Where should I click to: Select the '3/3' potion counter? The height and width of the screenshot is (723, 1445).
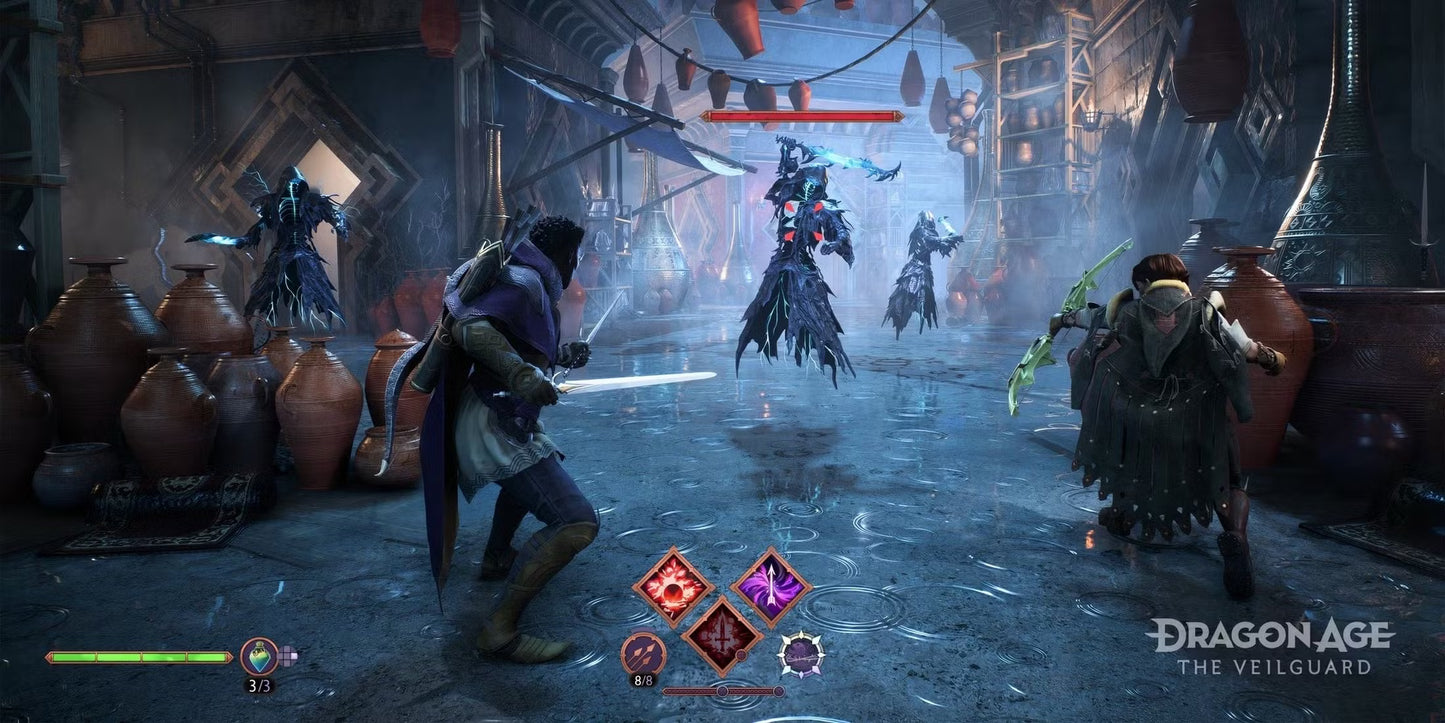click(x=259, y=685)
